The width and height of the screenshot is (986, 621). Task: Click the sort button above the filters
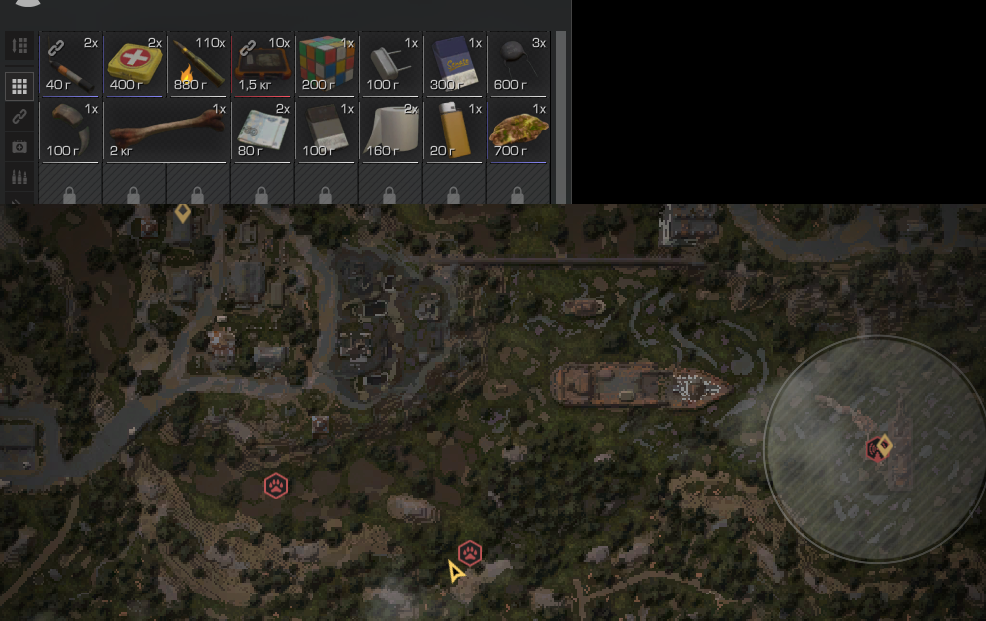(19, 46)
